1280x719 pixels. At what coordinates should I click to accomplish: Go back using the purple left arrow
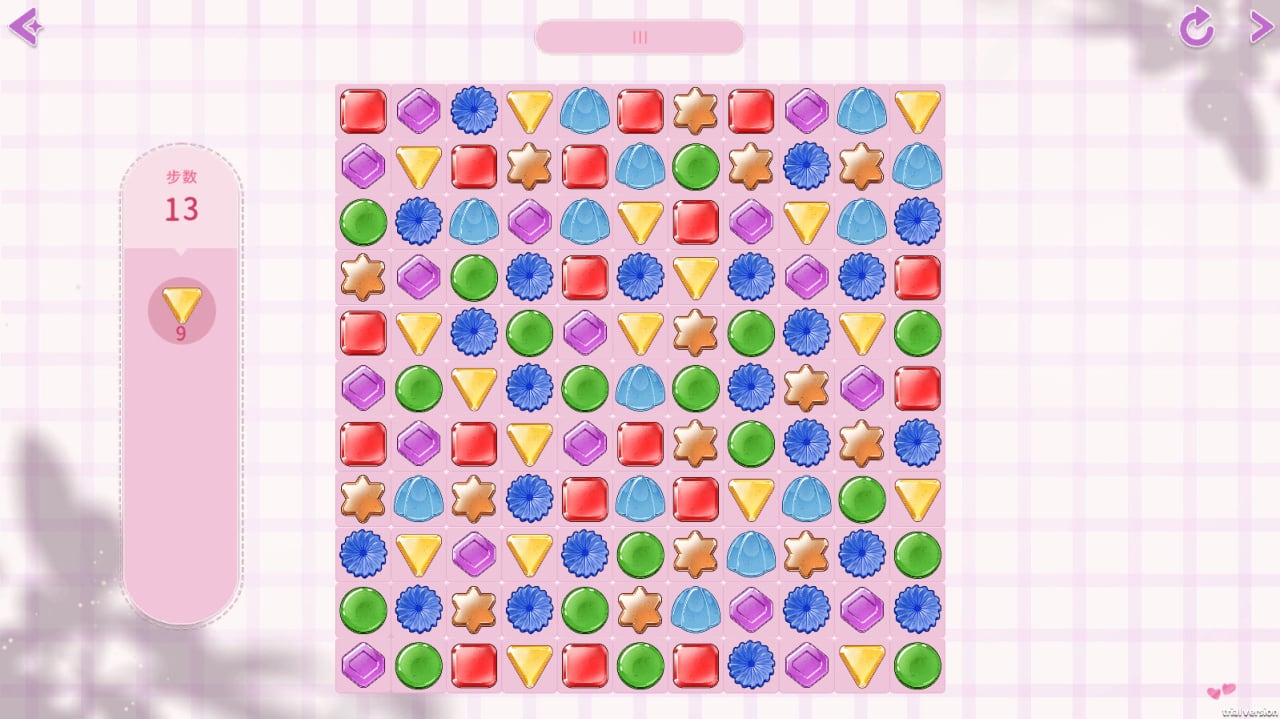24,27
